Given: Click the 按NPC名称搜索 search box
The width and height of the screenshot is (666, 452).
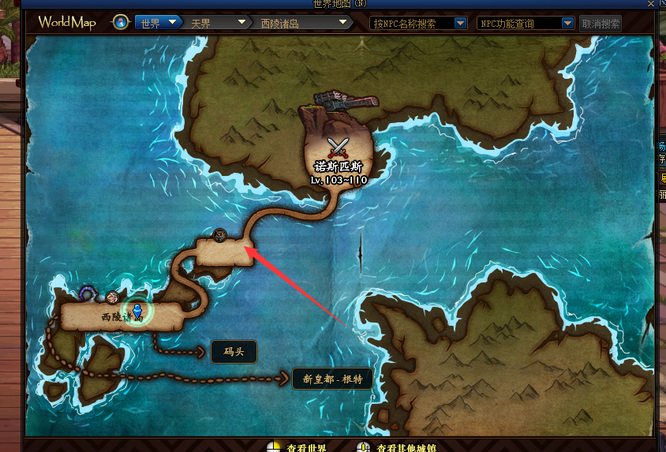Looking at the screenshot, I should point(418,22).
